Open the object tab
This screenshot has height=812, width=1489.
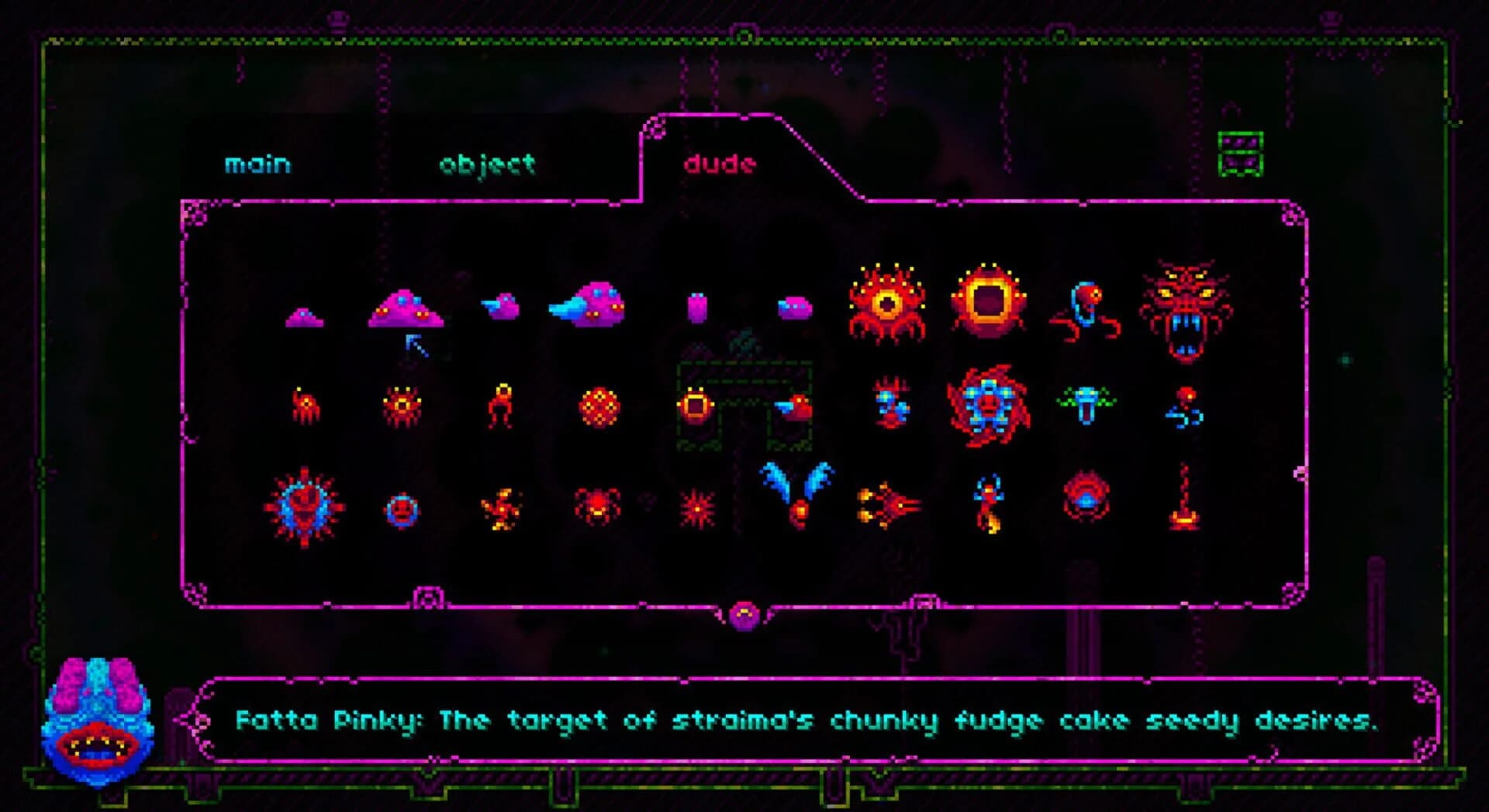pyautogui.click(x=487, y=164)
